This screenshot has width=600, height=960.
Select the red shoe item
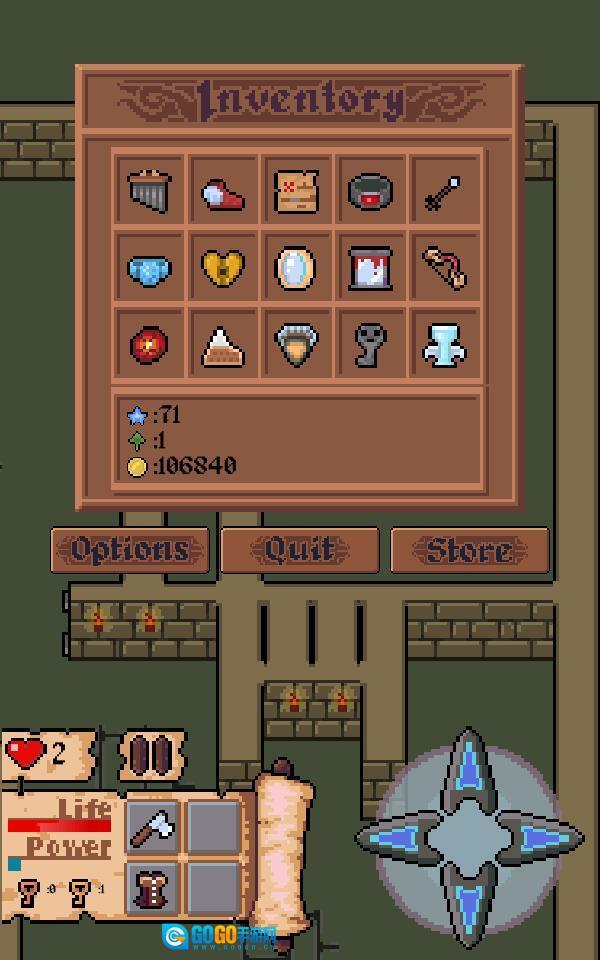click(x=223, y=192)
